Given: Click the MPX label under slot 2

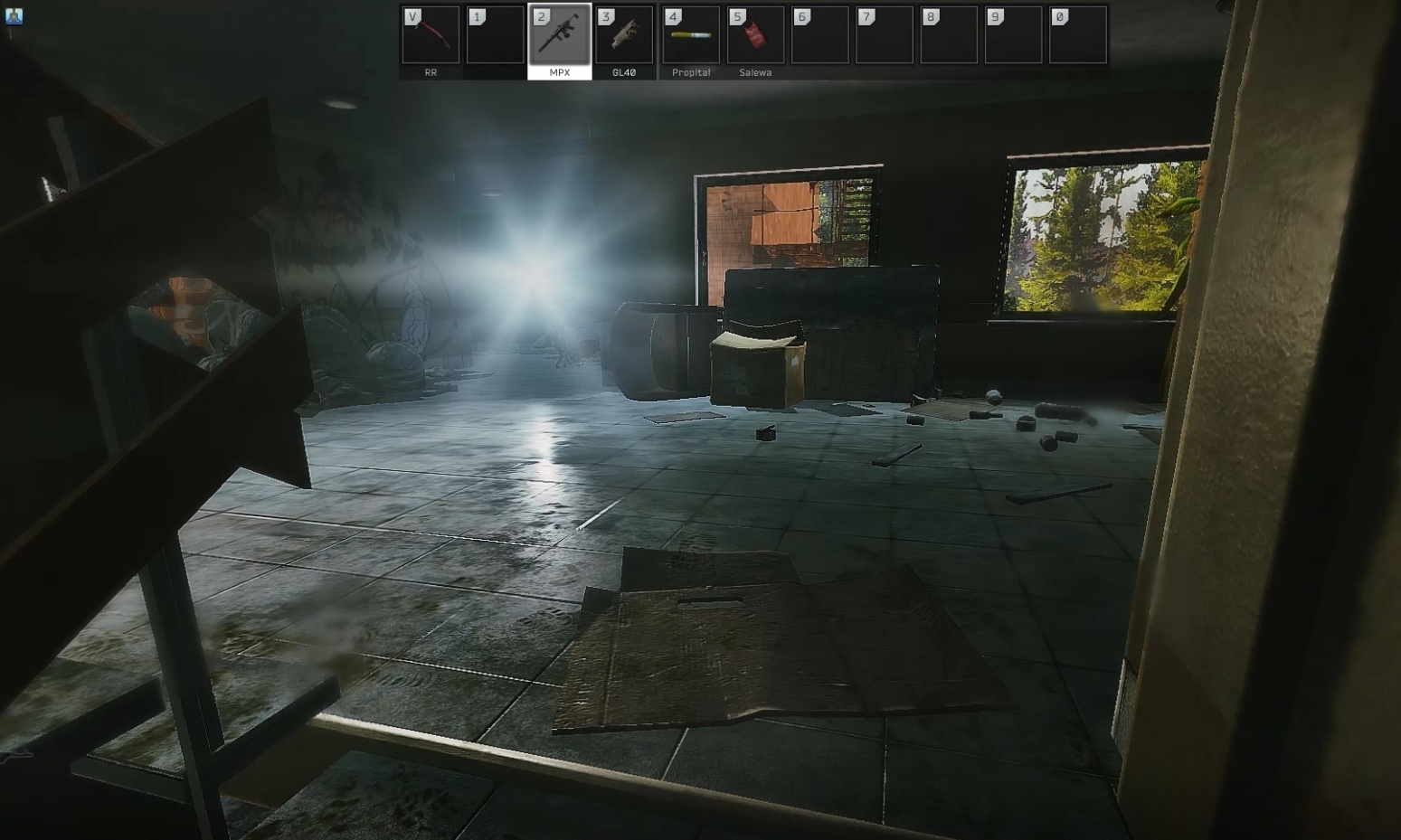Looking at the screenshot, I should (559, 72).
